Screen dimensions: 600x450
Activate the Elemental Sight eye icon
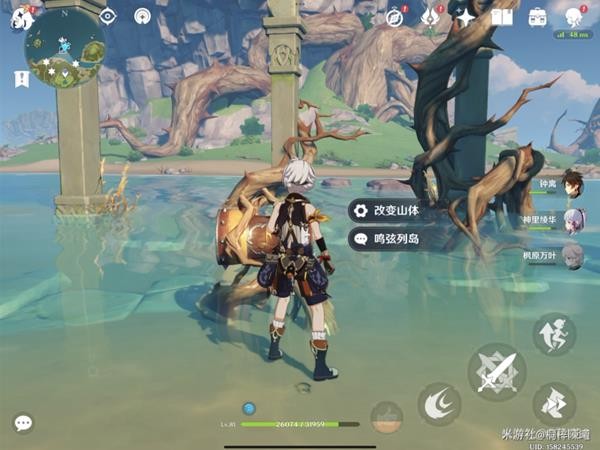pyautogui.click(x=108, y=16)
